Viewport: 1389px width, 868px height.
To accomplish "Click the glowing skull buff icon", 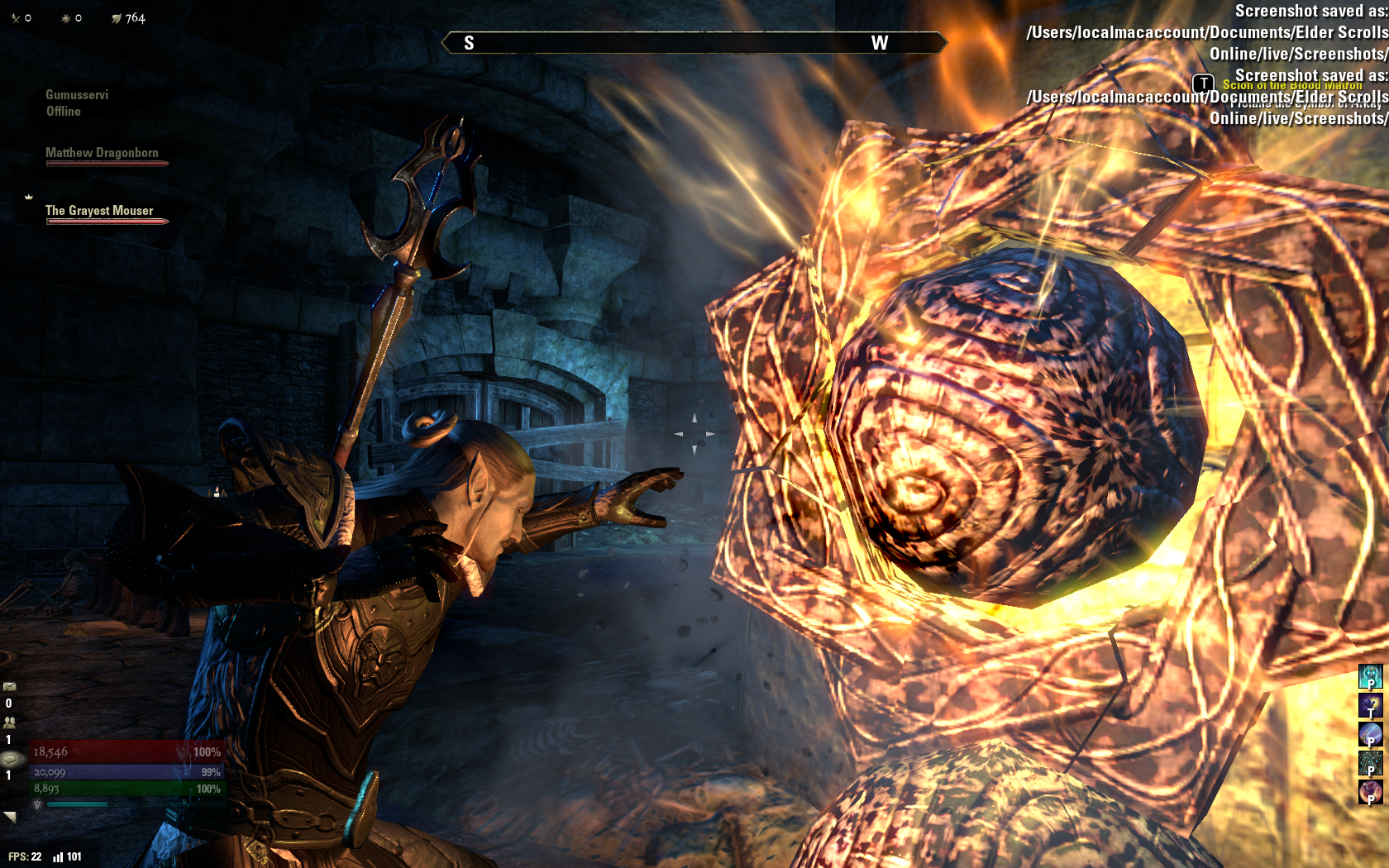I will click(x=1370, y=676).
